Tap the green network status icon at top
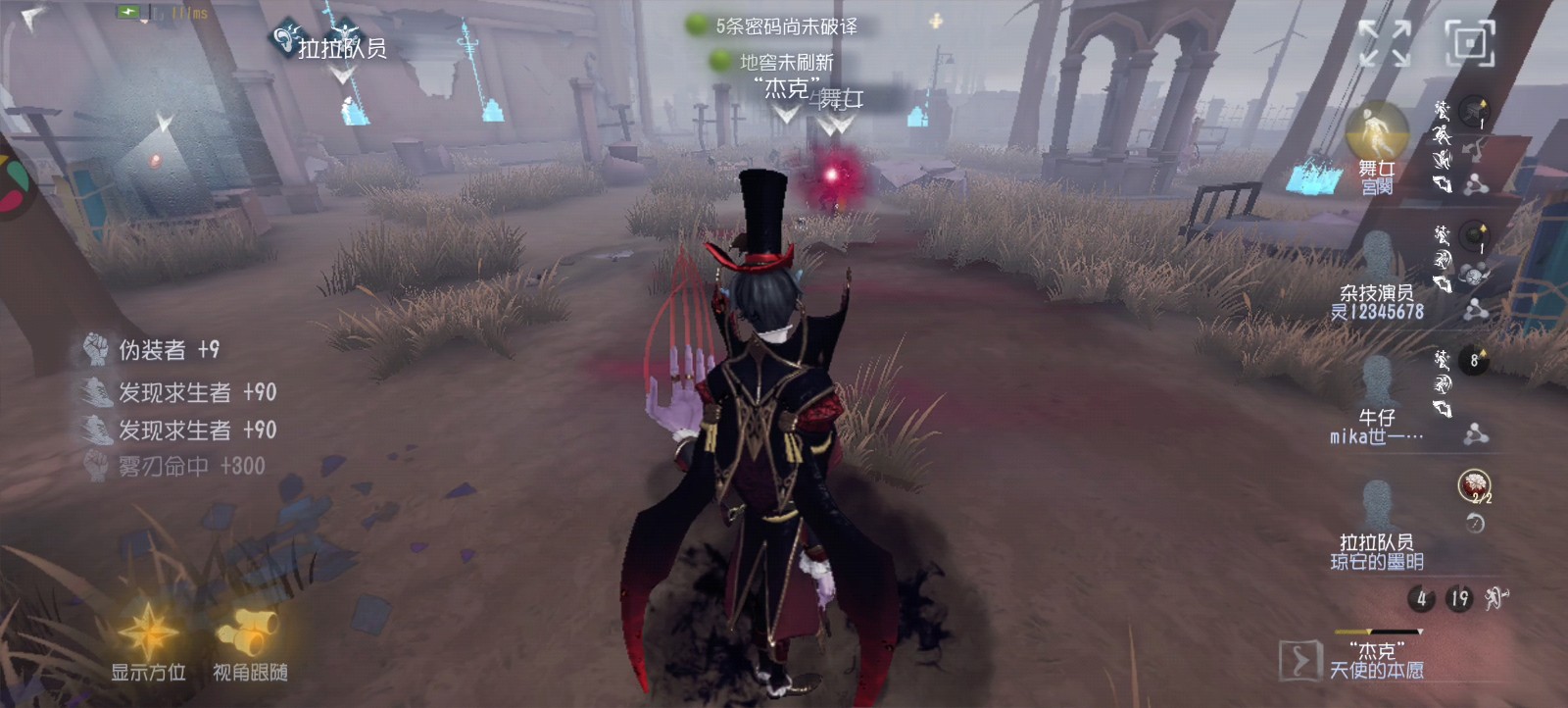This screenshot has width=1568, height=708. tap(128, 12)
